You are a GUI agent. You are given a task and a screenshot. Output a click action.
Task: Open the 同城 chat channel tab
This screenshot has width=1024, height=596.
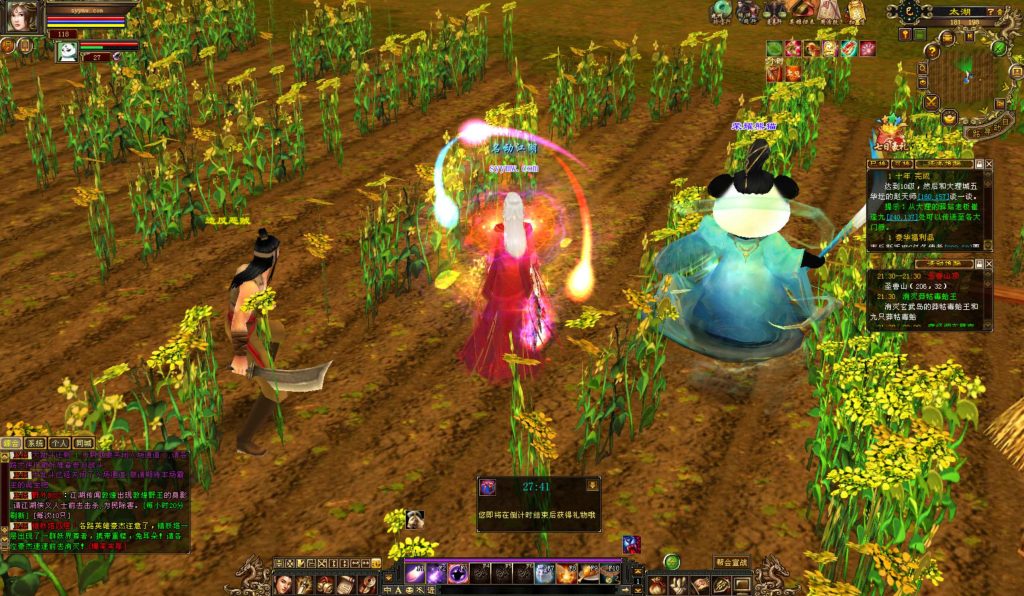coord(84,442)
